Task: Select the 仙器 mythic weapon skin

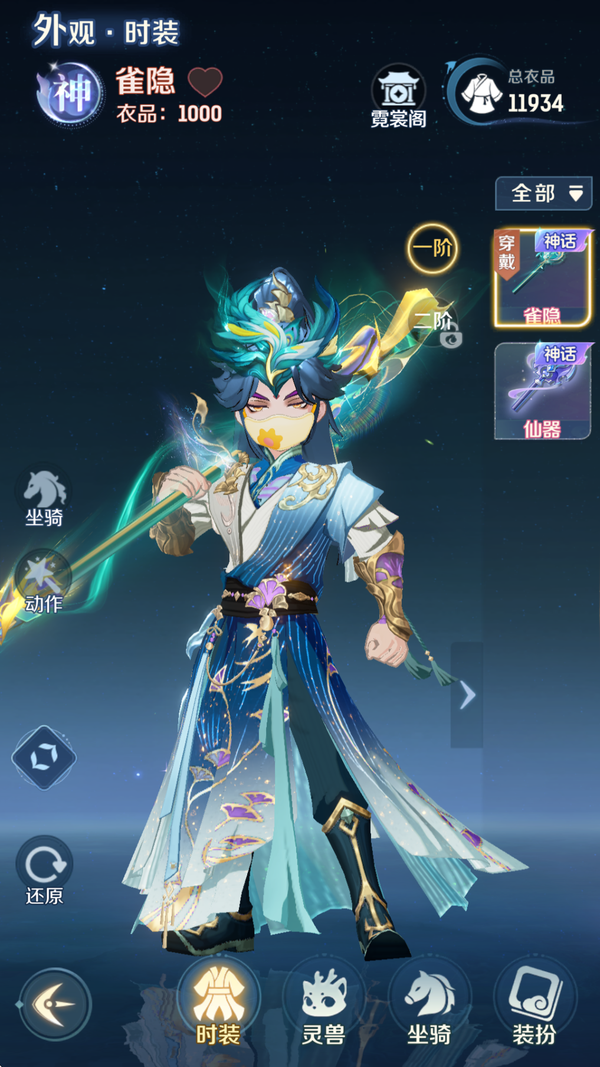Action: (x=542, y=391)
